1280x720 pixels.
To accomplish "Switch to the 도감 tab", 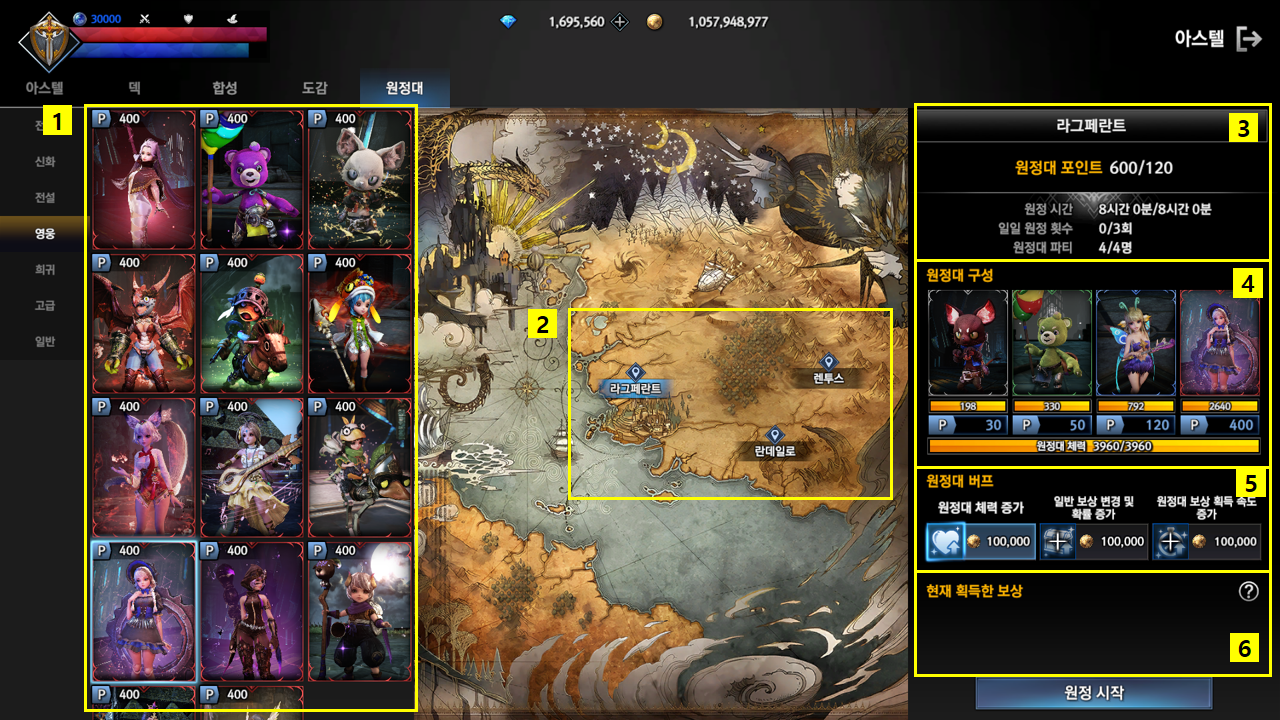I will (x=315, y=88).
